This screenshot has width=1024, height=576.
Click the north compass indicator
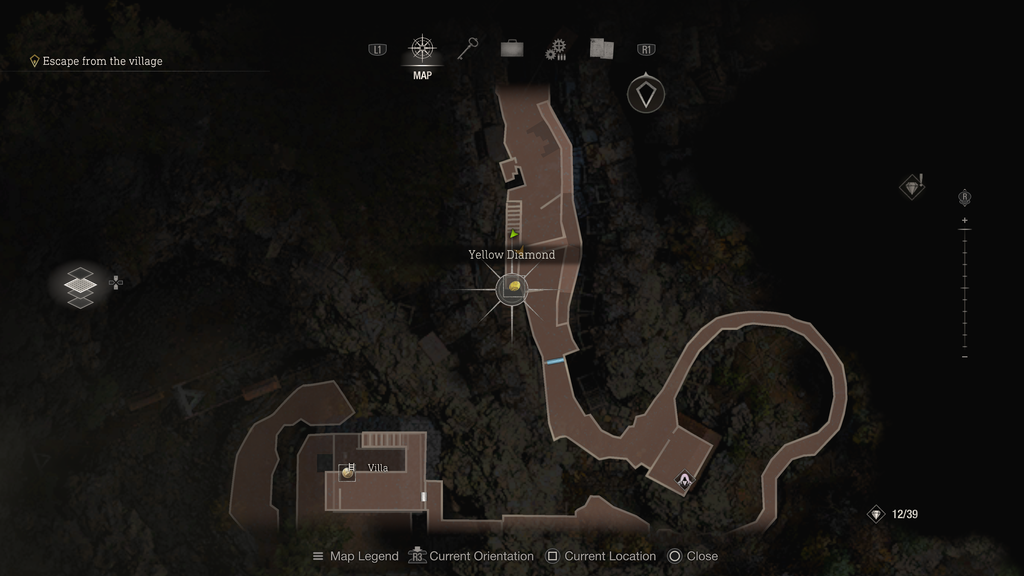646,94
